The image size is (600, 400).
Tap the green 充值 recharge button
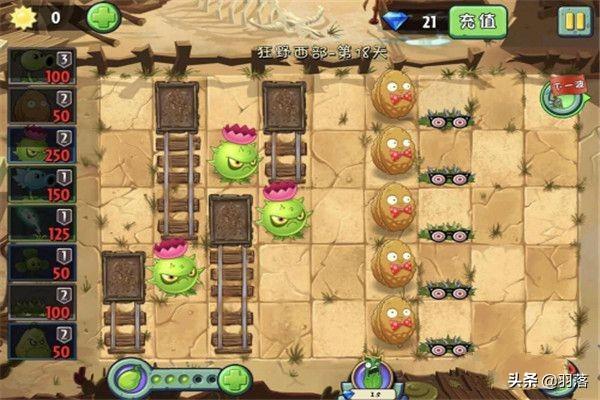pos(477,20)
